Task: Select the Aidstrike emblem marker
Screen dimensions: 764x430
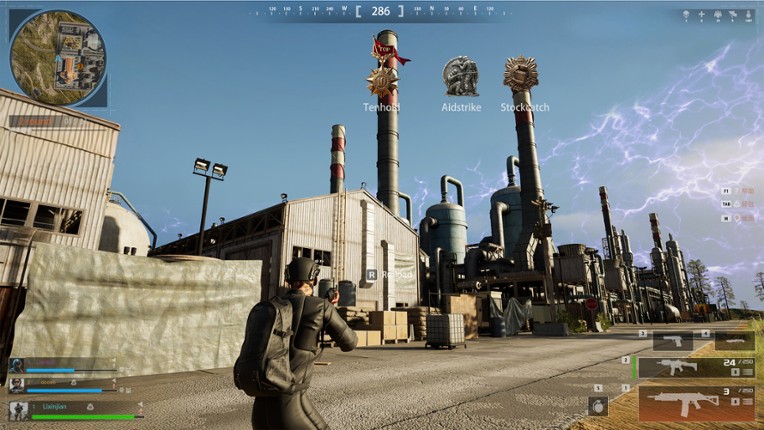Action: pos(459,75)
